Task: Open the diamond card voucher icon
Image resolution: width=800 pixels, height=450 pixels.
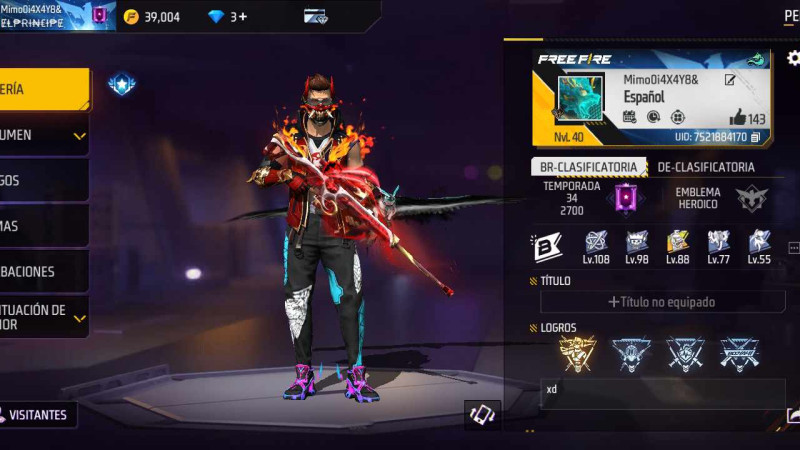Action: pyautogui.click(x=315, y=16)
